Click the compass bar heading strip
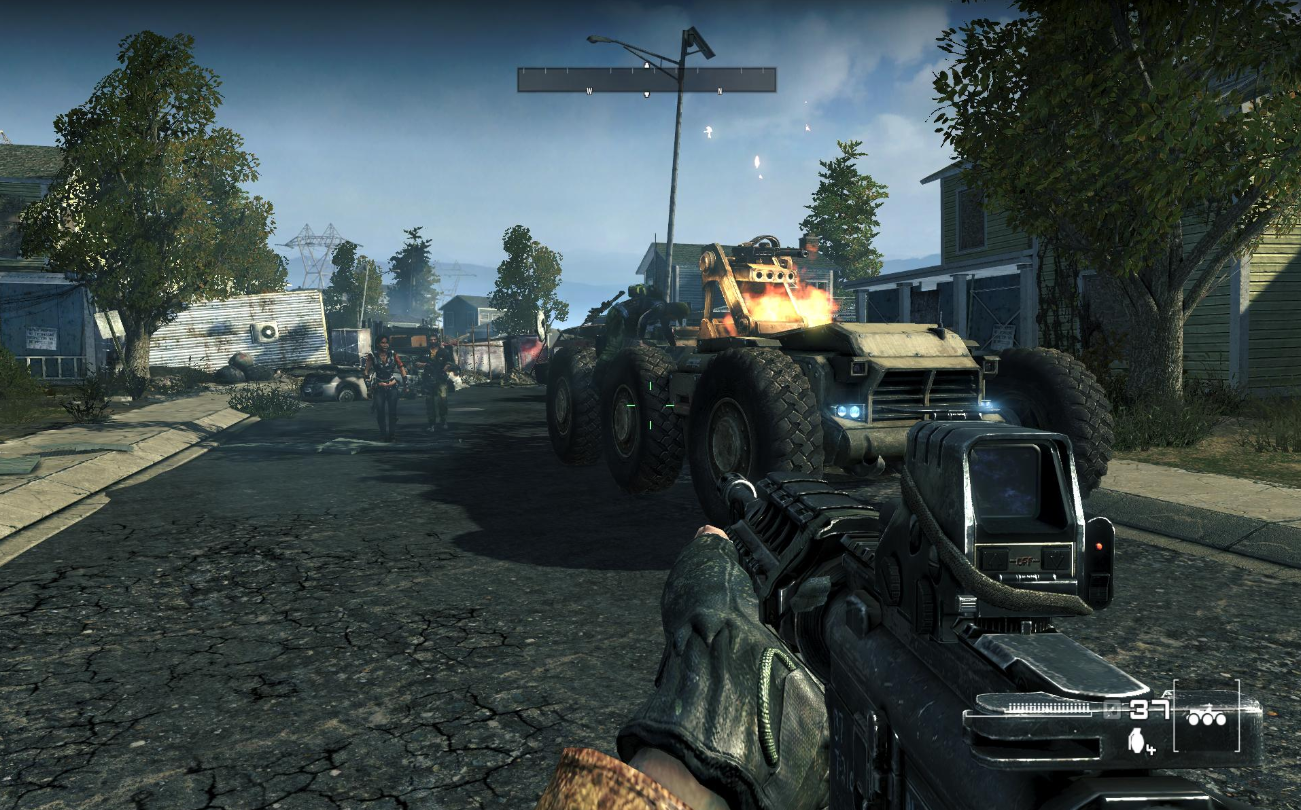The height and width of the screenshot is (810, 1301). (646, 80)
